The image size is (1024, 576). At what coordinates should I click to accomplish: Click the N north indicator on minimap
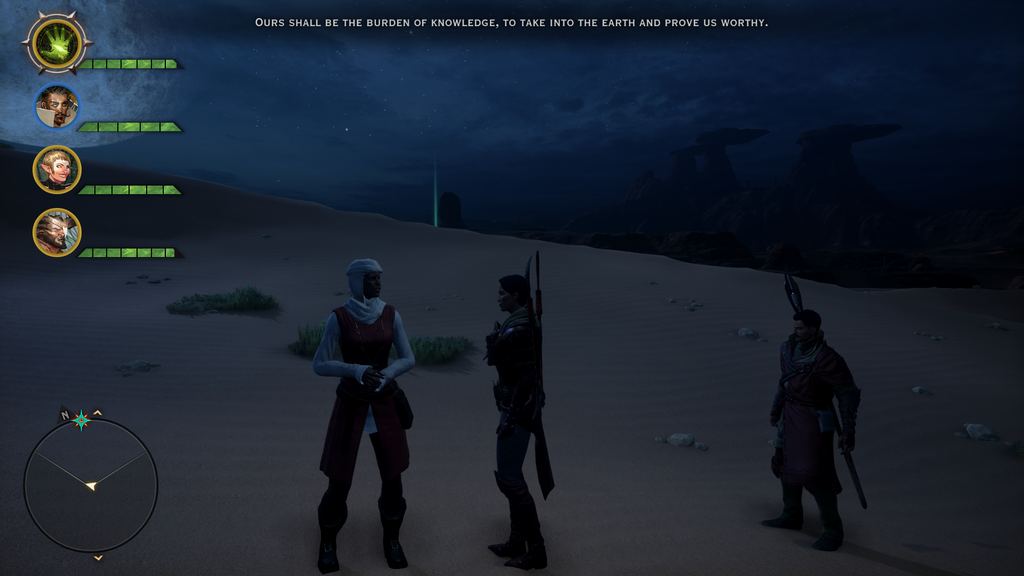pyautogui.click(x=65, y=415)
